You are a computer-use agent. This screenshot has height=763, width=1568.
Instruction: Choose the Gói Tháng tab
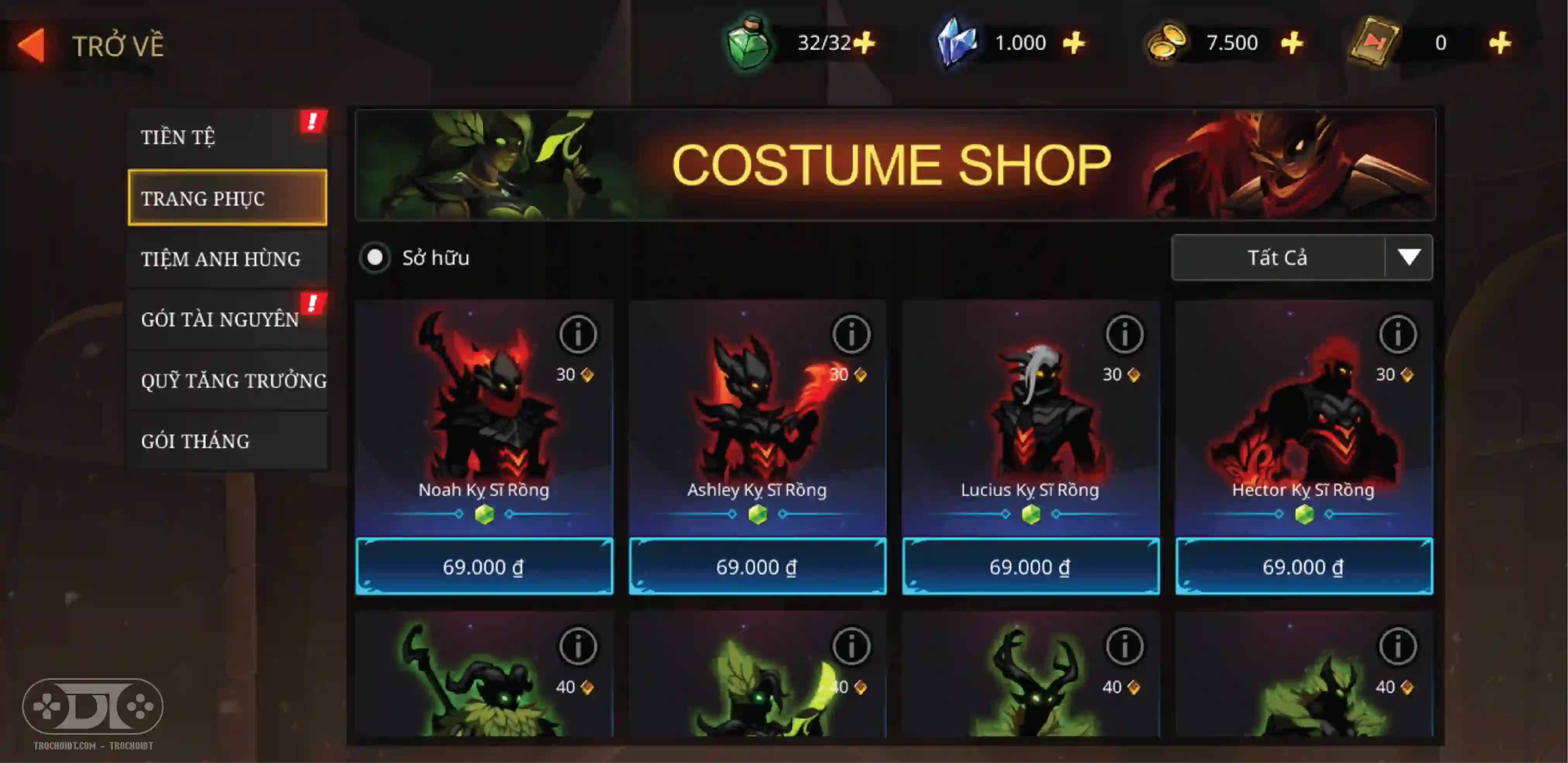[x=227, y=441]
